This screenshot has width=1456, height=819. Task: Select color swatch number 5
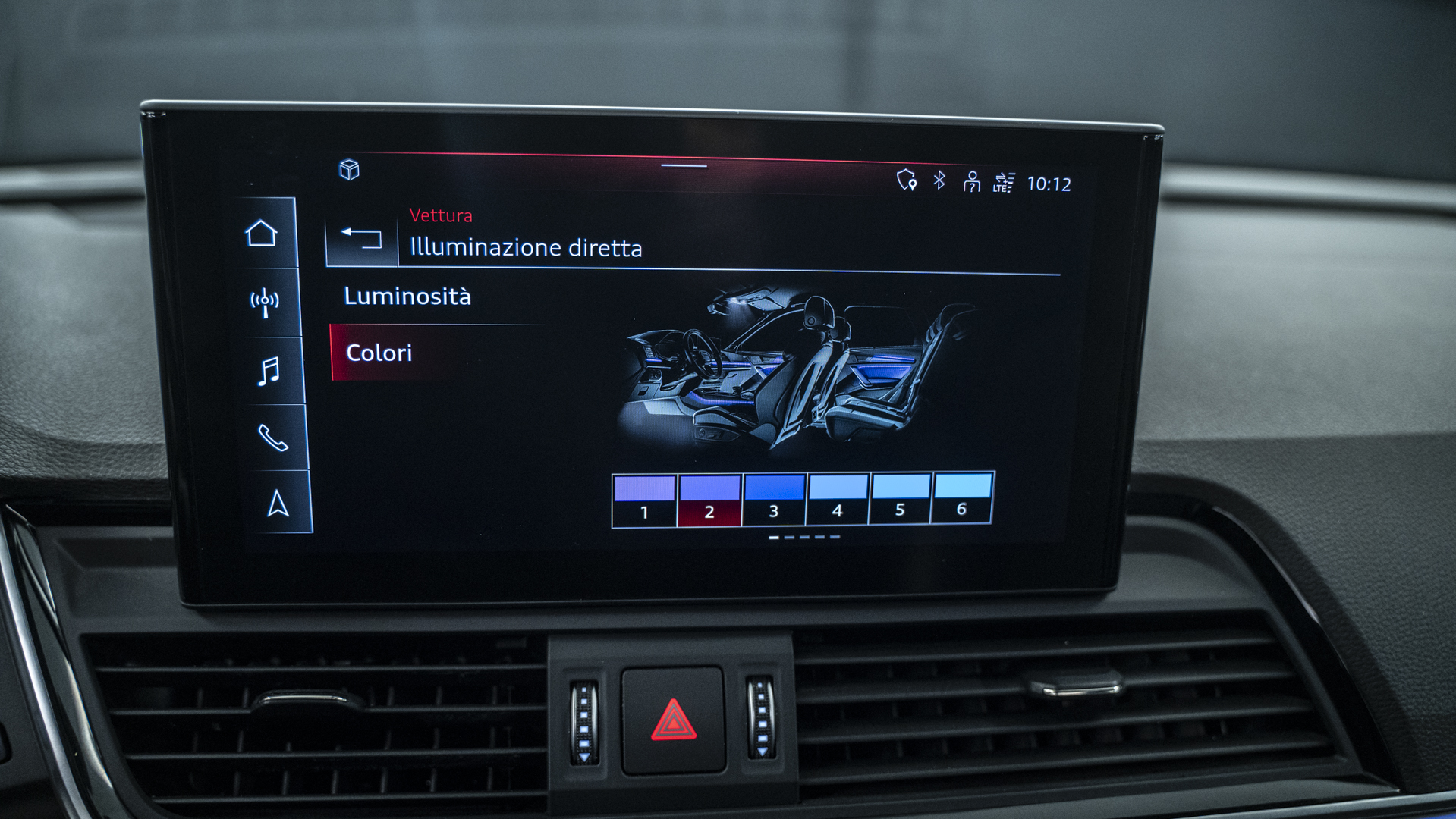[901, 497]
